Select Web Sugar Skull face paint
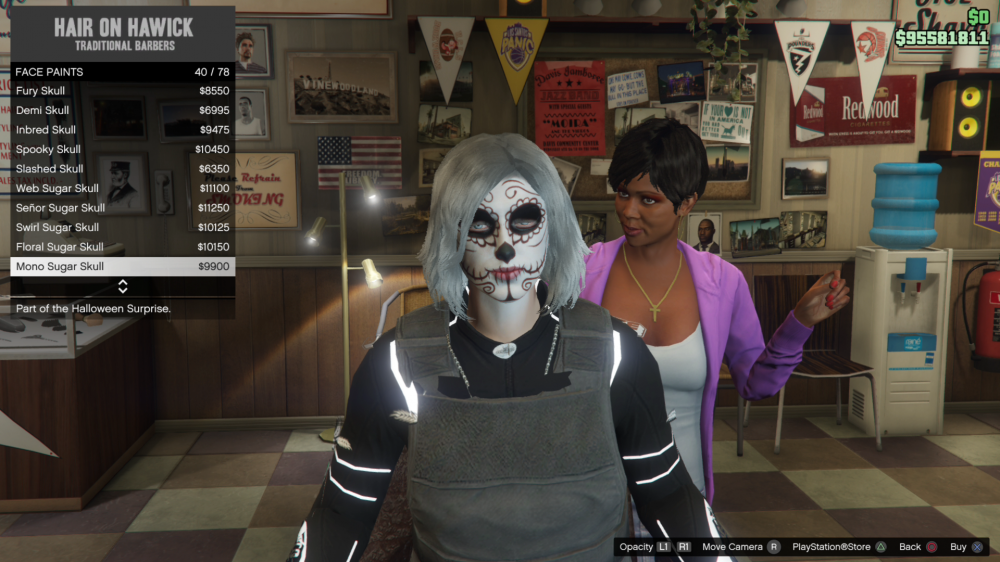Image resolution: width=1000 pixels, height=562 pixels. coord(122,188)
